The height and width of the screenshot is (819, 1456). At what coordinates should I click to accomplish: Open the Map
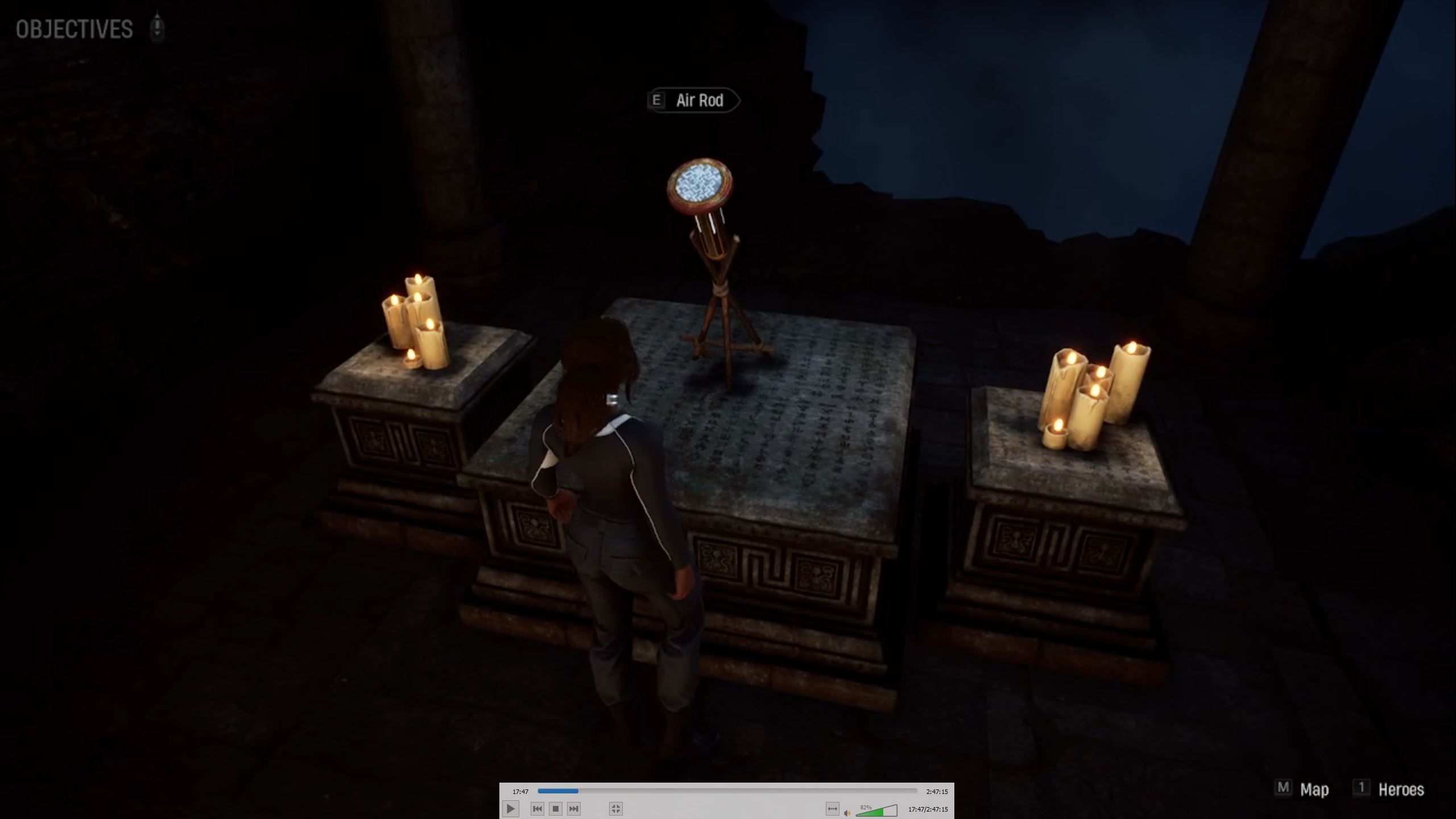1314,789
